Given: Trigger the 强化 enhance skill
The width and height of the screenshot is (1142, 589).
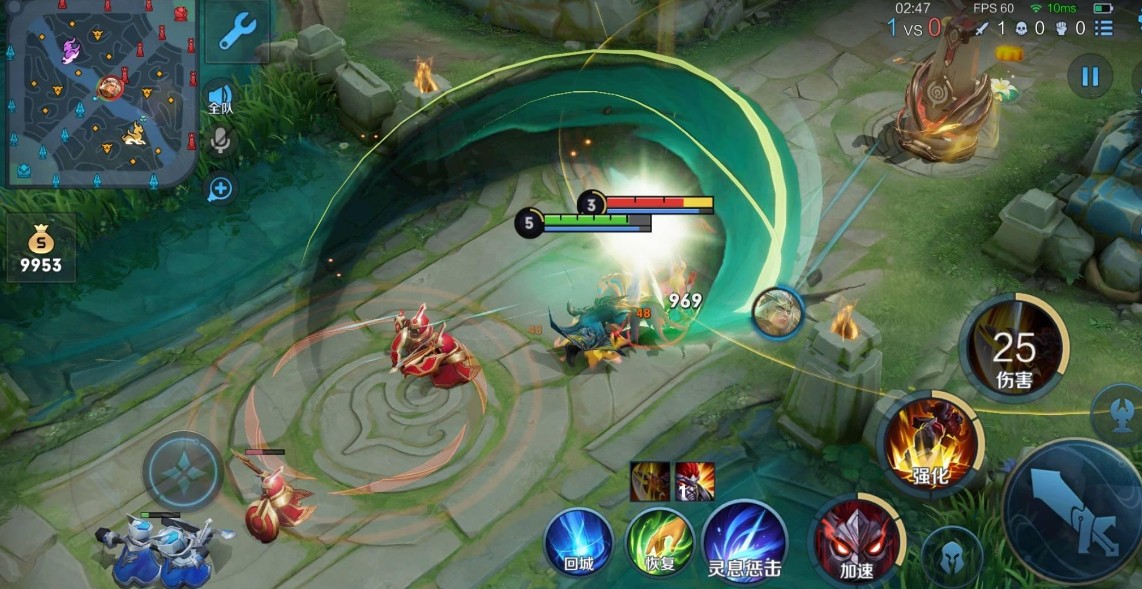Looking at the screenshot, I should 930,445.
